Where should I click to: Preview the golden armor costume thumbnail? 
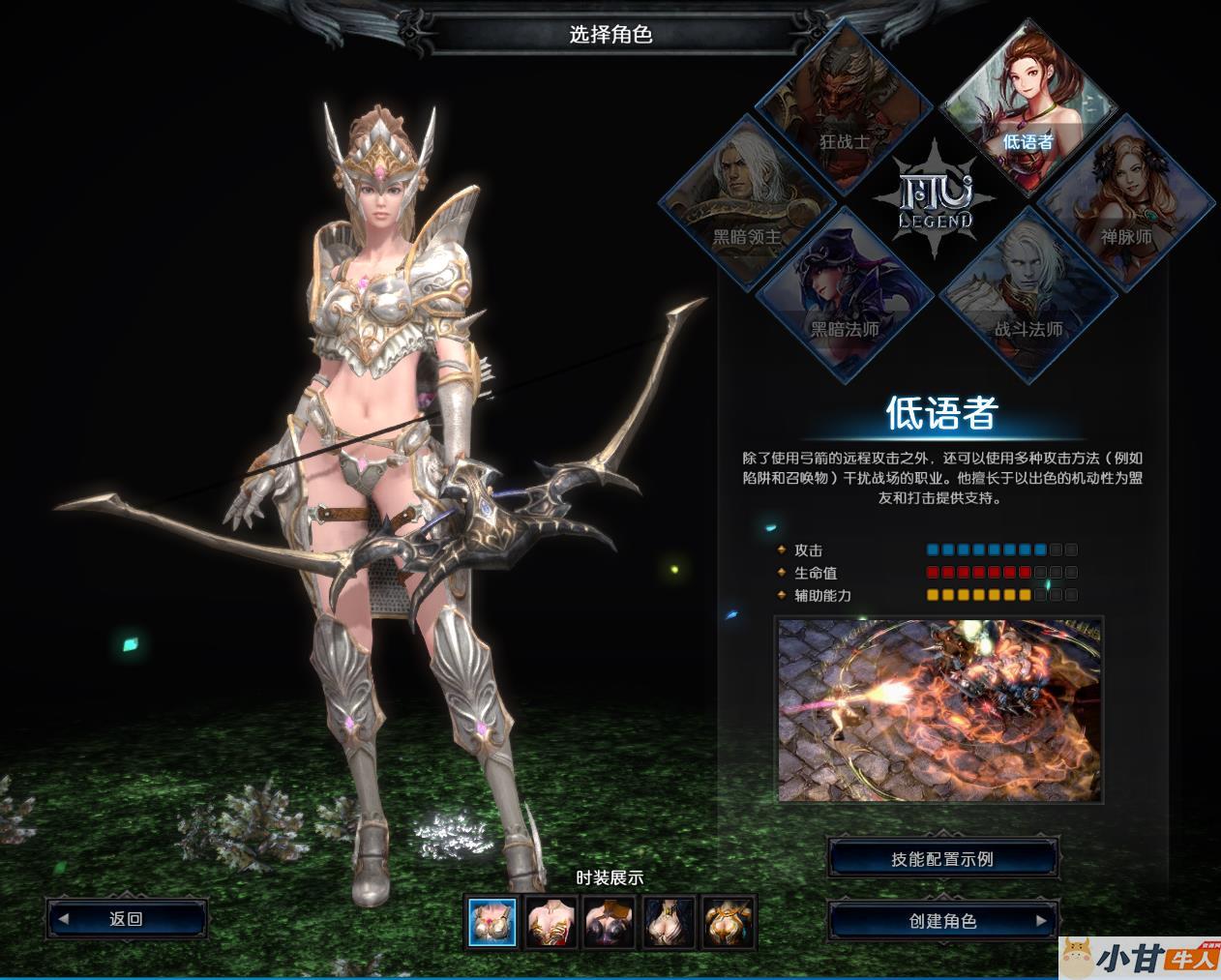tap(729, 921)
